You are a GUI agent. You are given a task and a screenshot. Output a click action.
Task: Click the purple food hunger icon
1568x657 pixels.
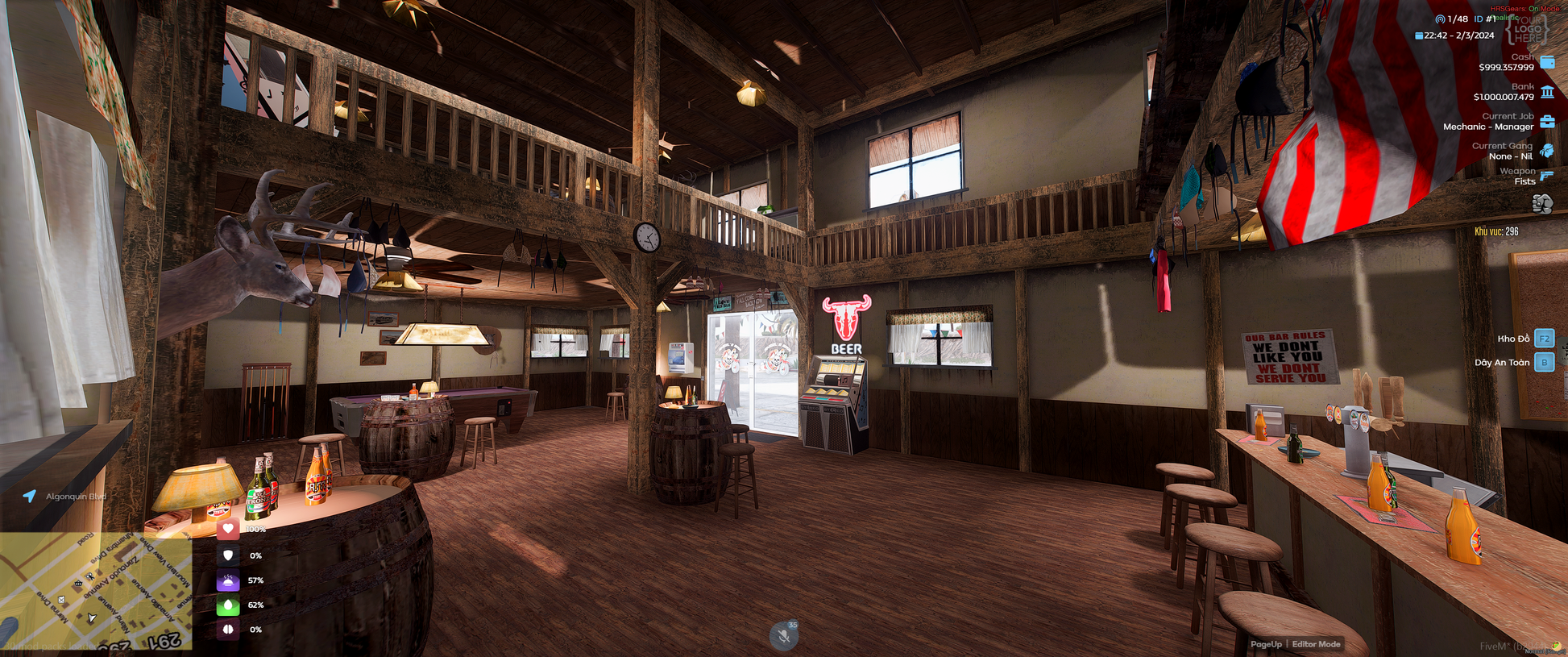tap(228, 580)
